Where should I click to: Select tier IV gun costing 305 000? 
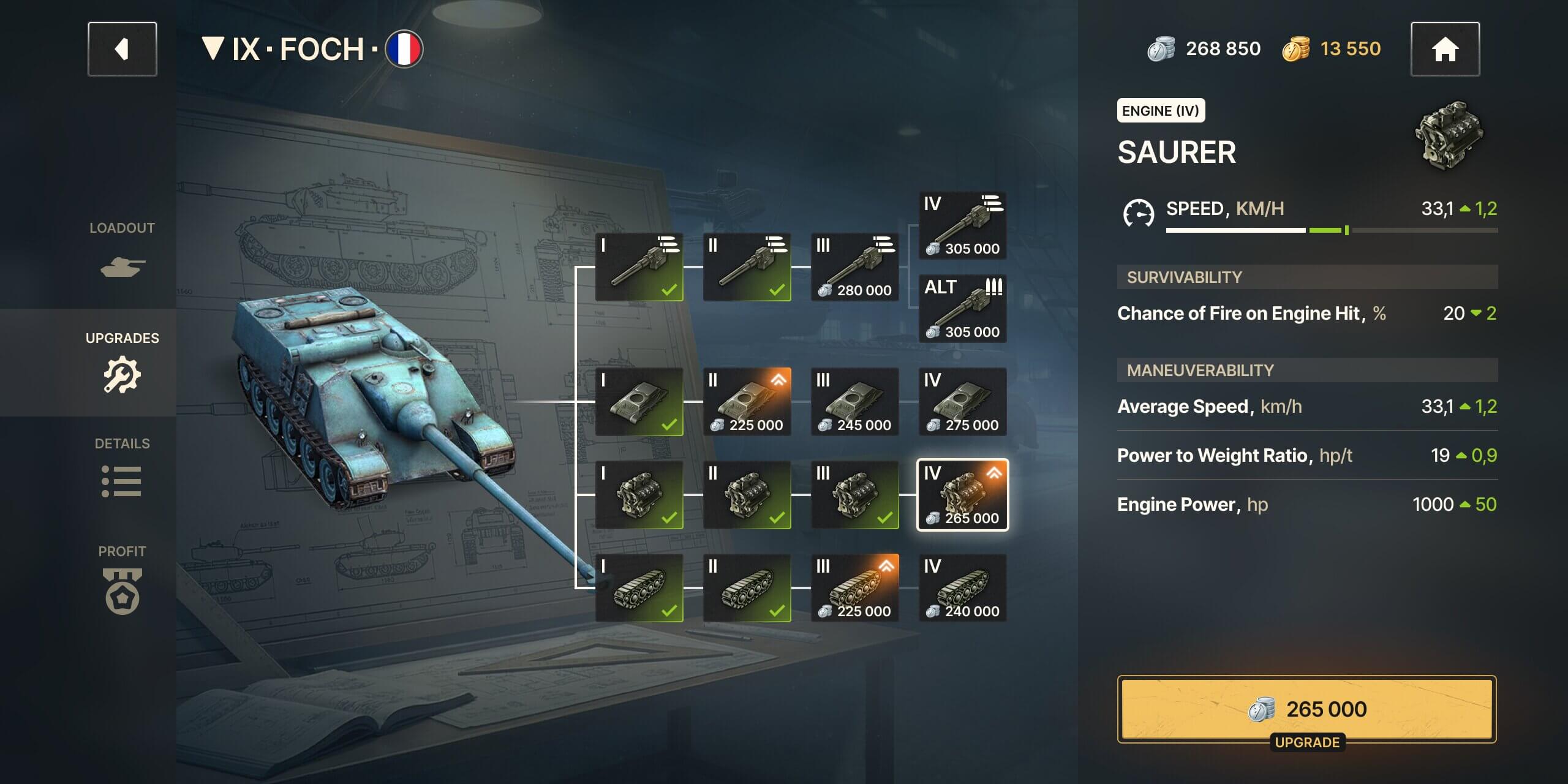click(x=962, y=225)
